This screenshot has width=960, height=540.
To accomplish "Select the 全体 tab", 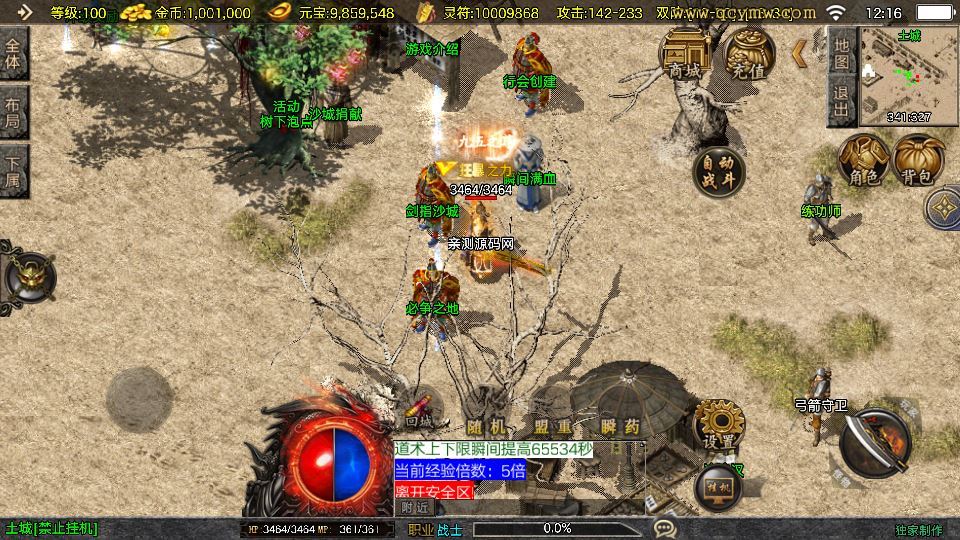I will (13, 52).
